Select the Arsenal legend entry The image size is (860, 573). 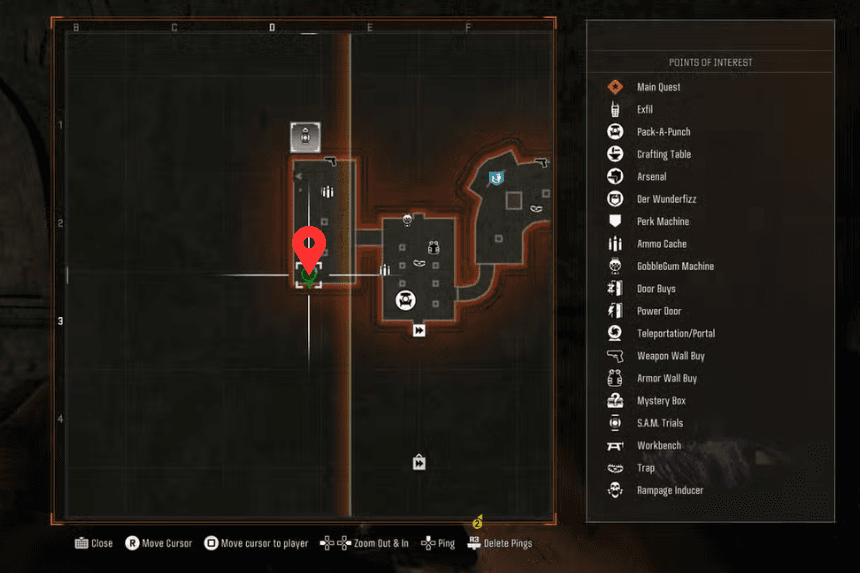(x=651, y=177)
